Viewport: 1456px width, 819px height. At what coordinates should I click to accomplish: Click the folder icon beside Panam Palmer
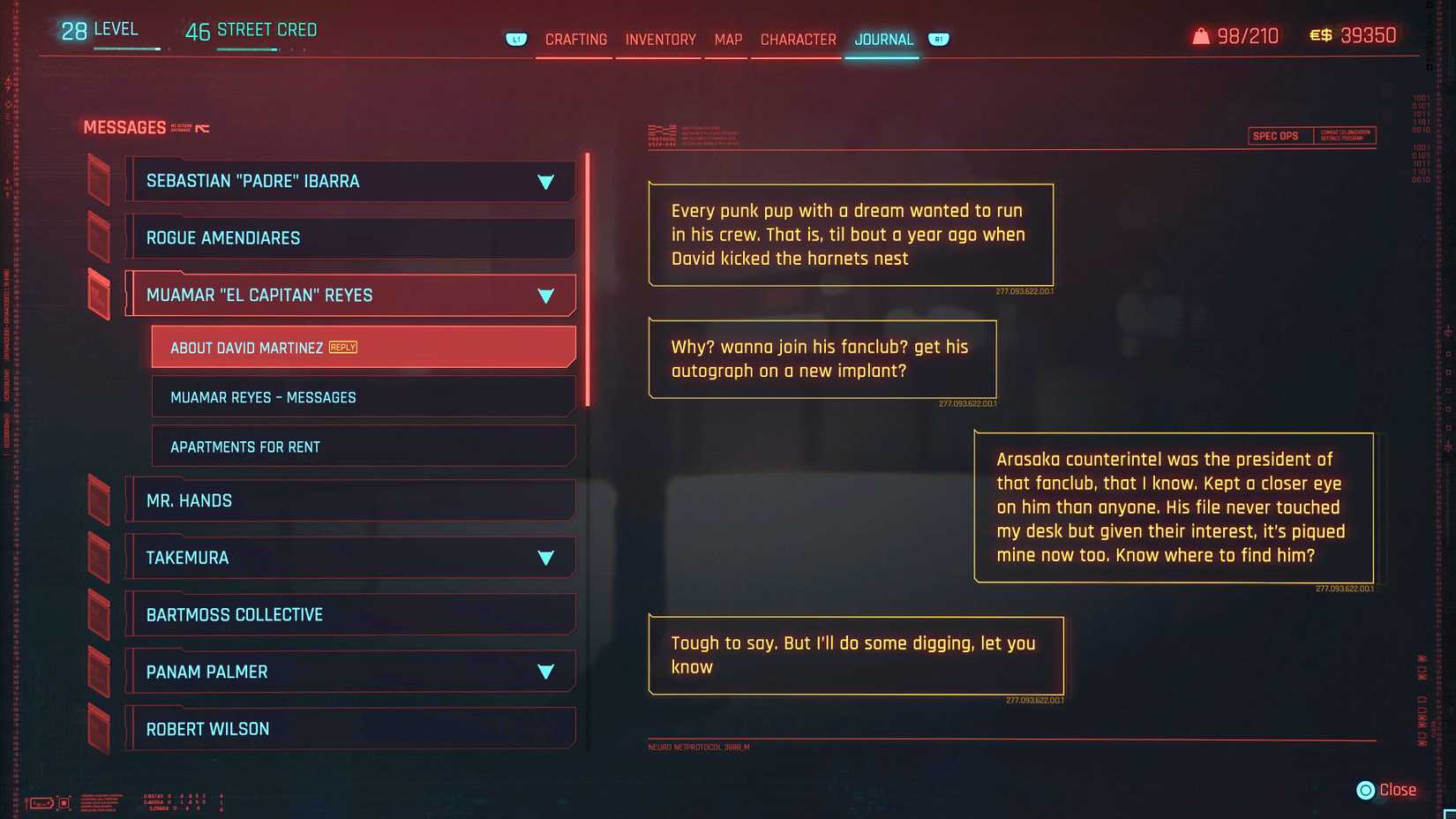(99, 671)
